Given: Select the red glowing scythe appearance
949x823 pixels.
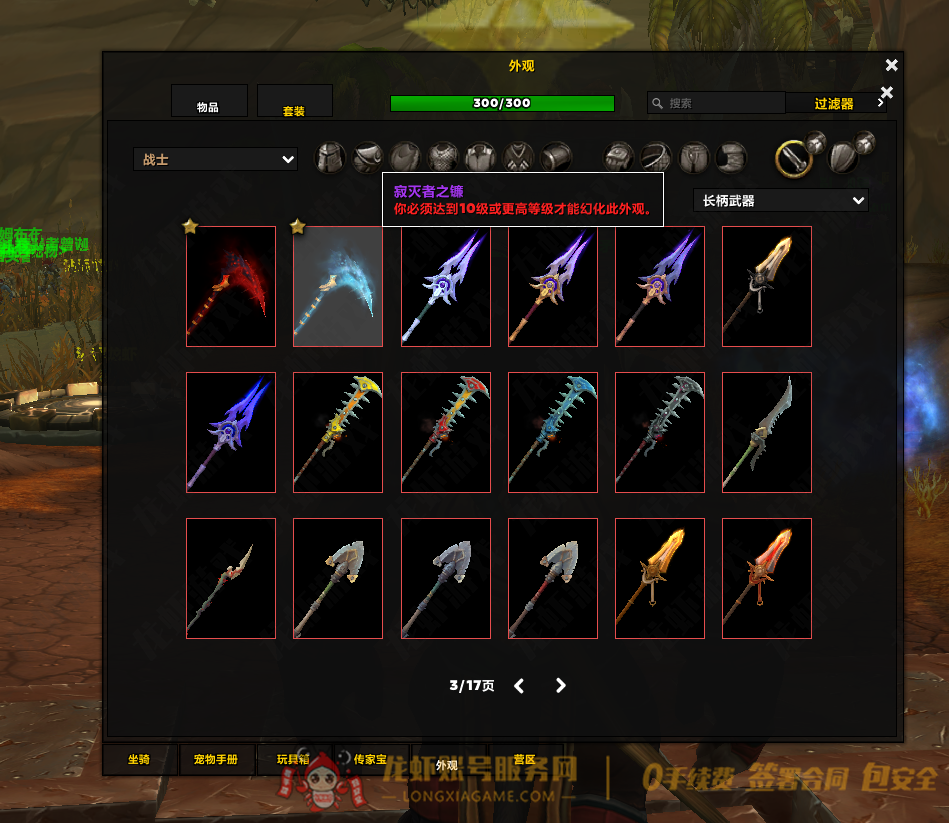Looking at the screenshot, I should click(231, 286).
